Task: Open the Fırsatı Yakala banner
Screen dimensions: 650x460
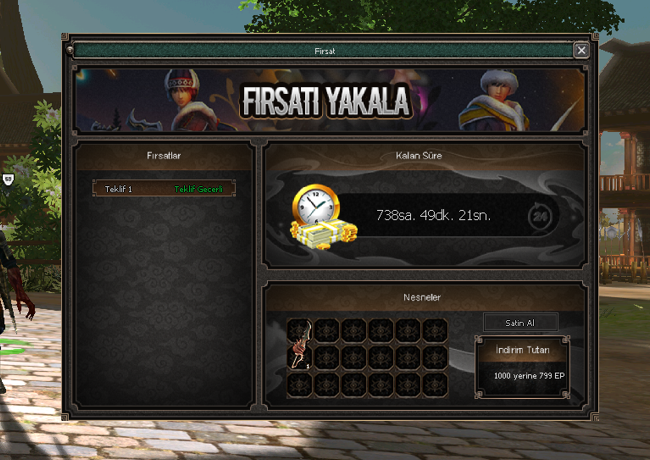Action: coord(328,100)
